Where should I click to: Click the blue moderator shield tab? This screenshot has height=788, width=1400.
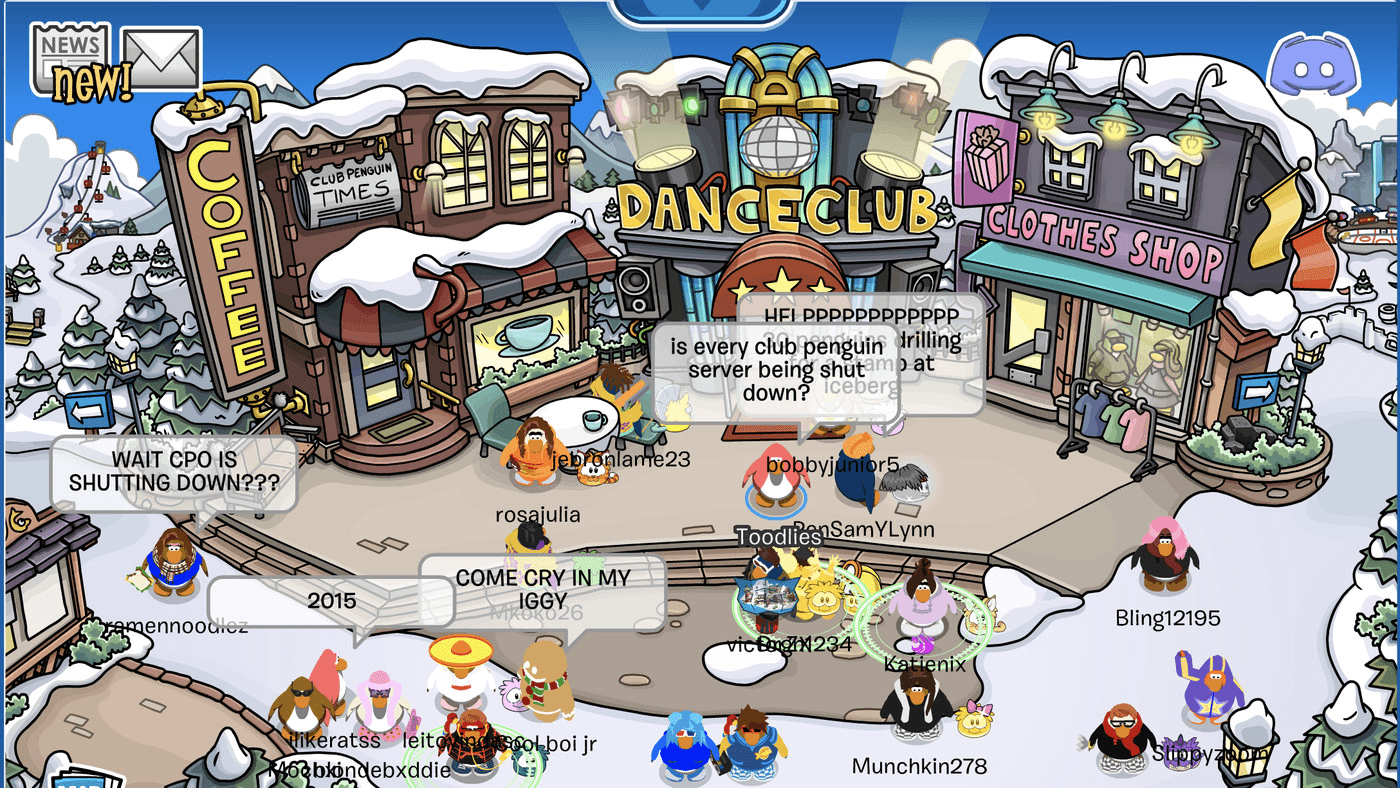click(x=699, y=10)
